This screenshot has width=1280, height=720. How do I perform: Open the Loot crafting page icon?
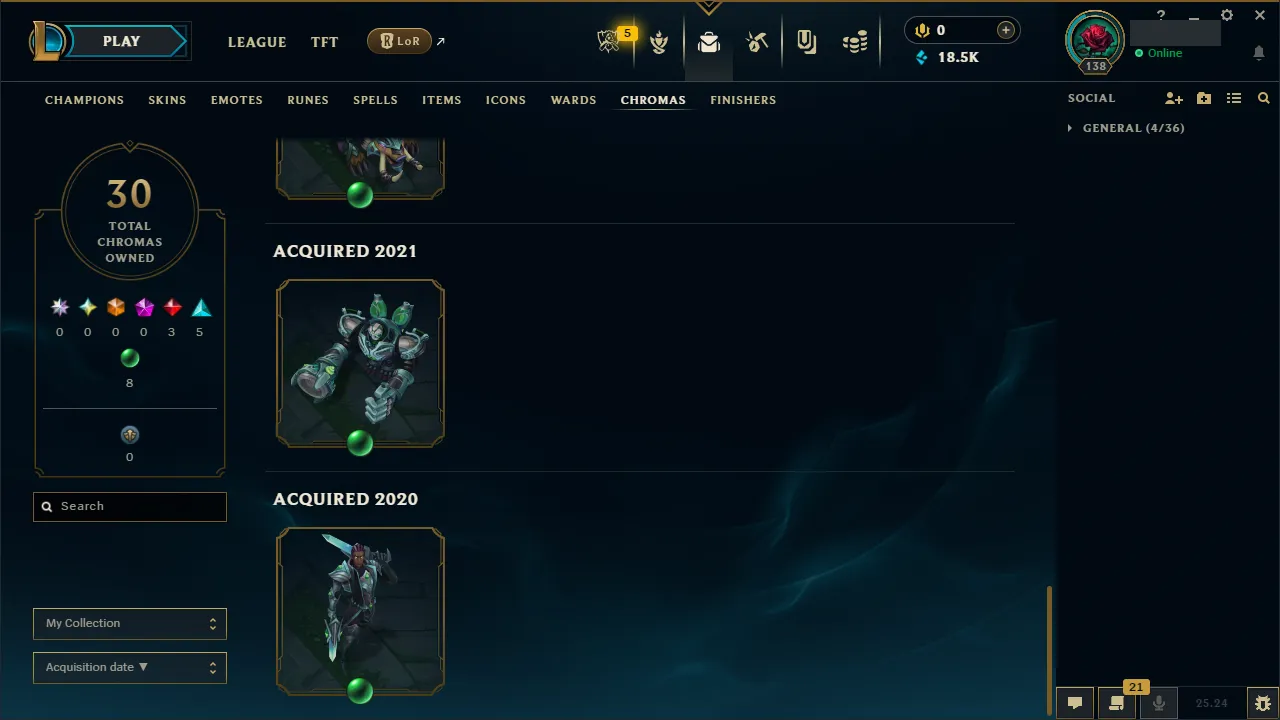point(757,41)
